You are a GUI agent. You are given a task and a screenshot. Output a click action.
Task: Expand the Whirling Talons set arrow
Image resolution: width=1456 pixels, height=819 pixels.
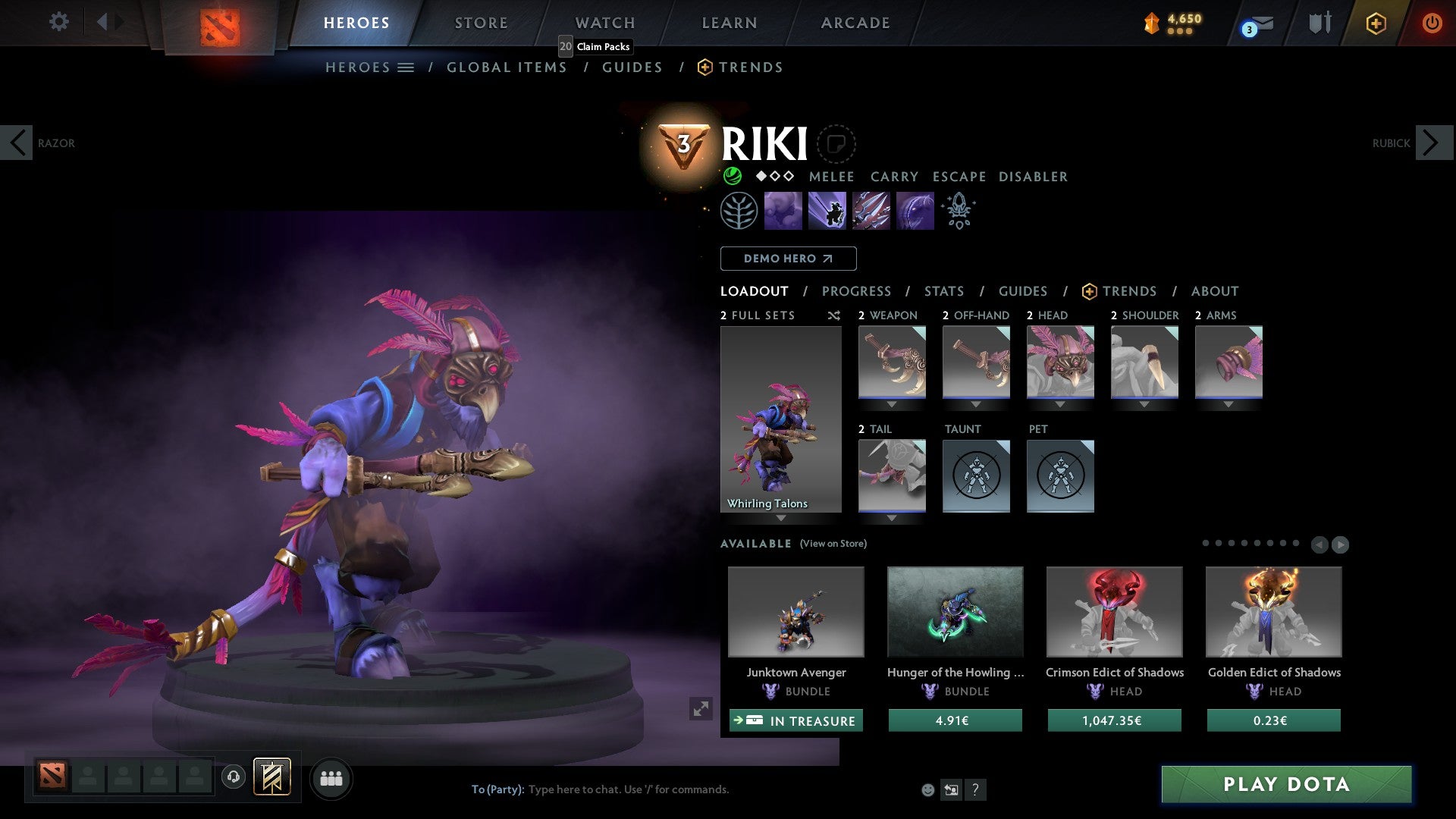(x=780, y=519)
